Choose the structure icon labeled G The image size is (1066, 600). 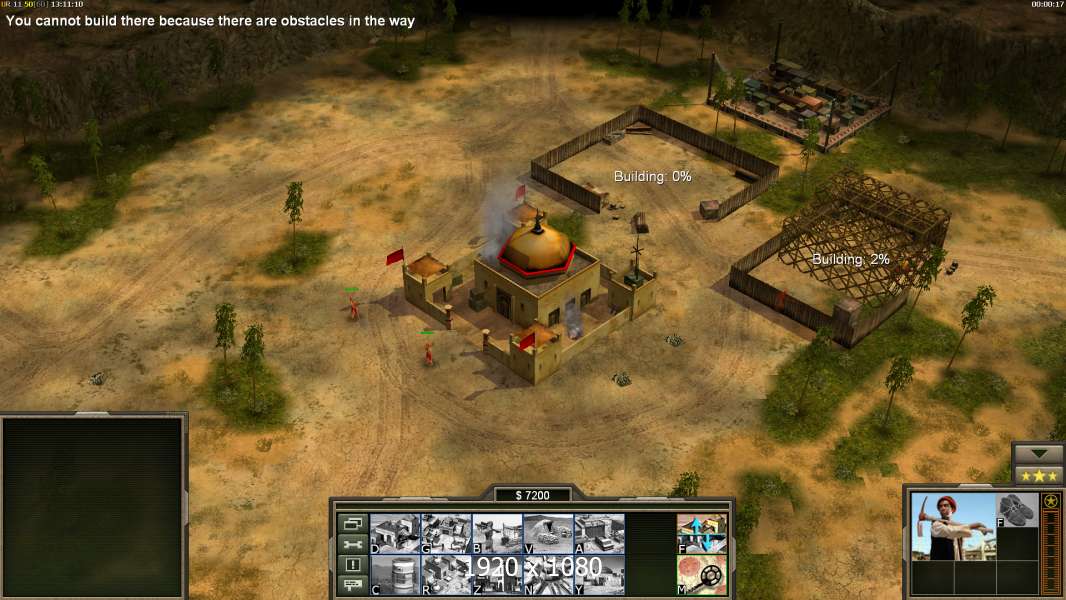(x=446, y=533)
